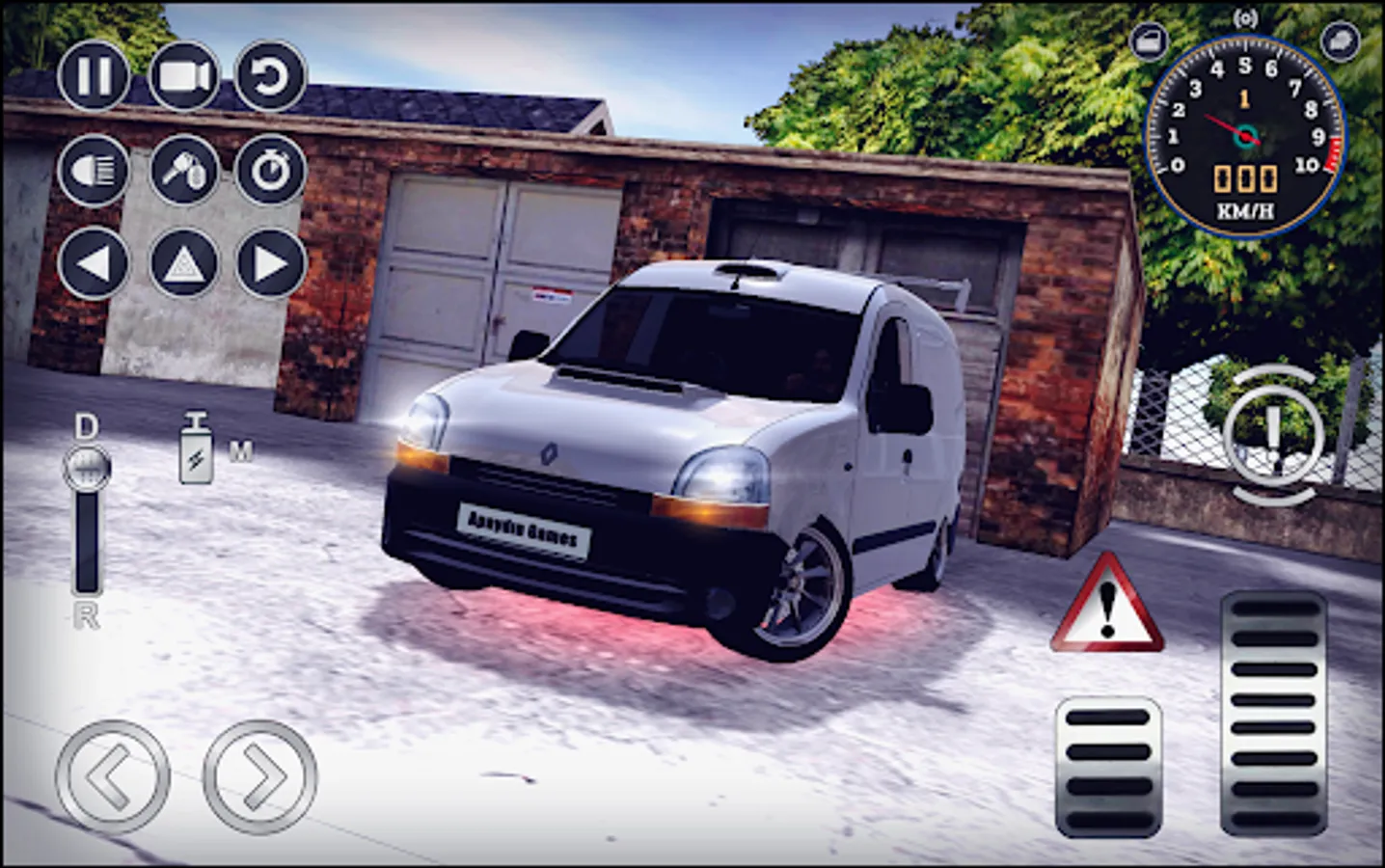The image size is (1385, 868).
Task: Switch the camera view
Action: (181, 77)
